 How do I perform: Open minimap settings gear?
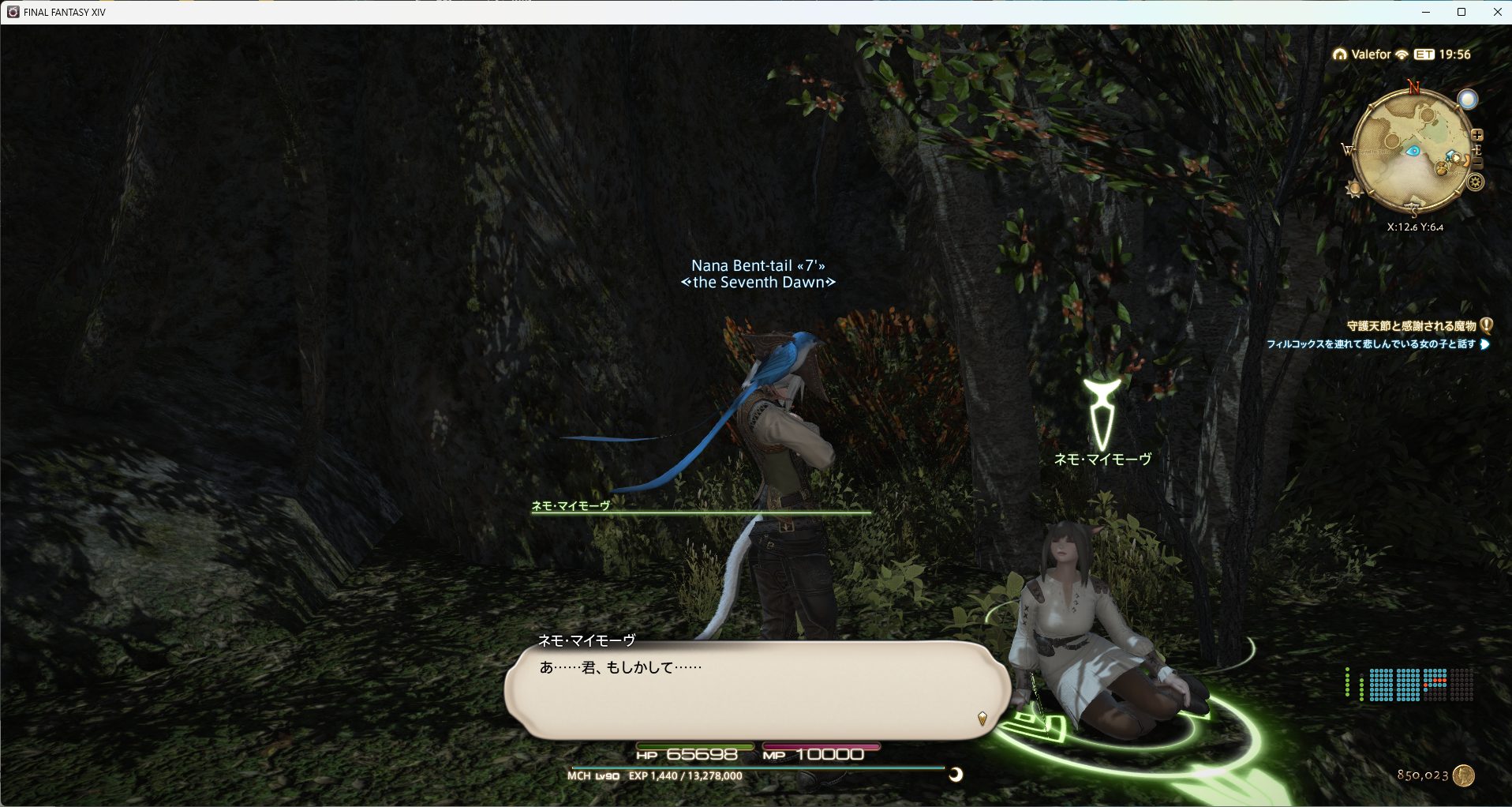[1475, 183]
